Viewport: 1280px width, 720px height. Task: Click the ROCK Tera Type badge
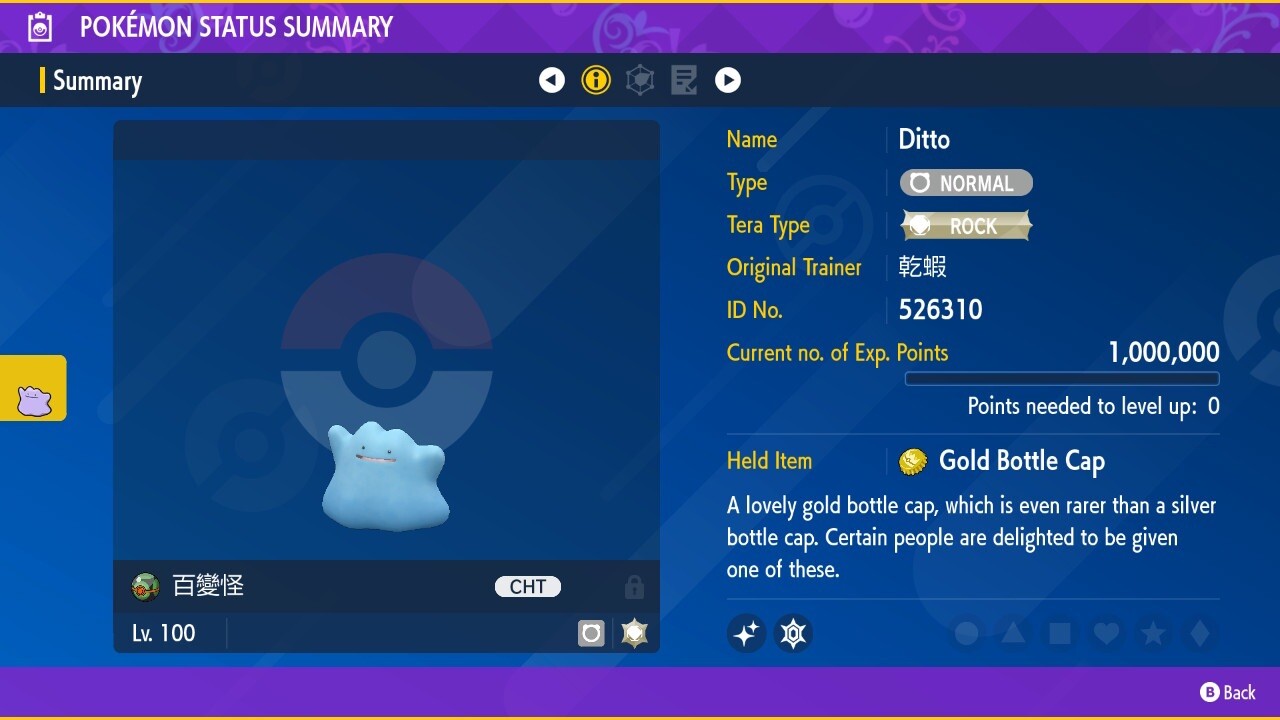click(966, 225)
